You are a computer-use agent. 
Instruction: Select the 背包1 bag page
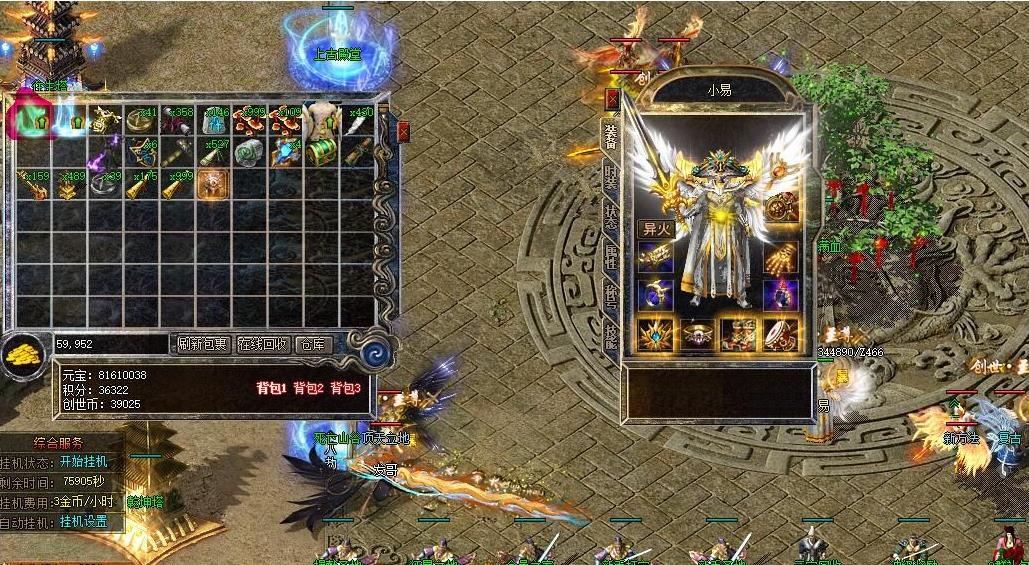pos(271,388)
